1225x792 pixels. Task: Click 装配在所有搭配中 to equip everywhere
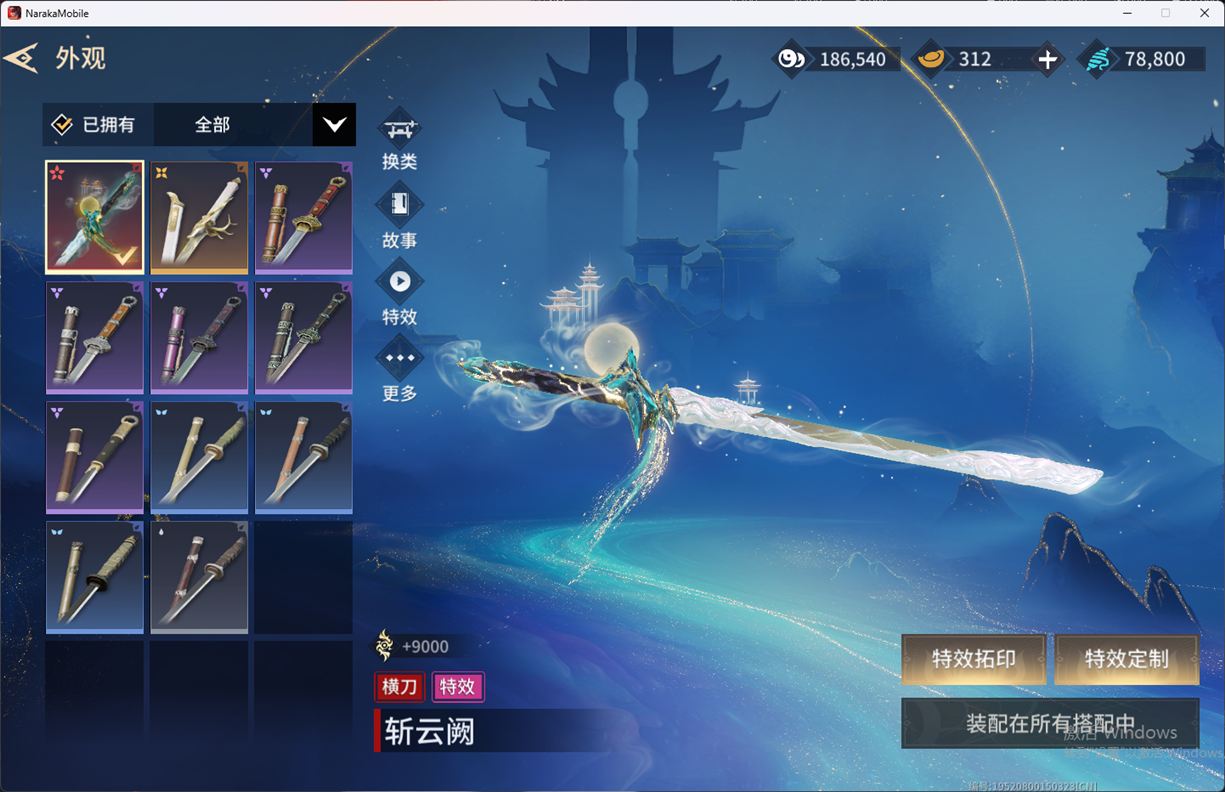point(1050,723)
